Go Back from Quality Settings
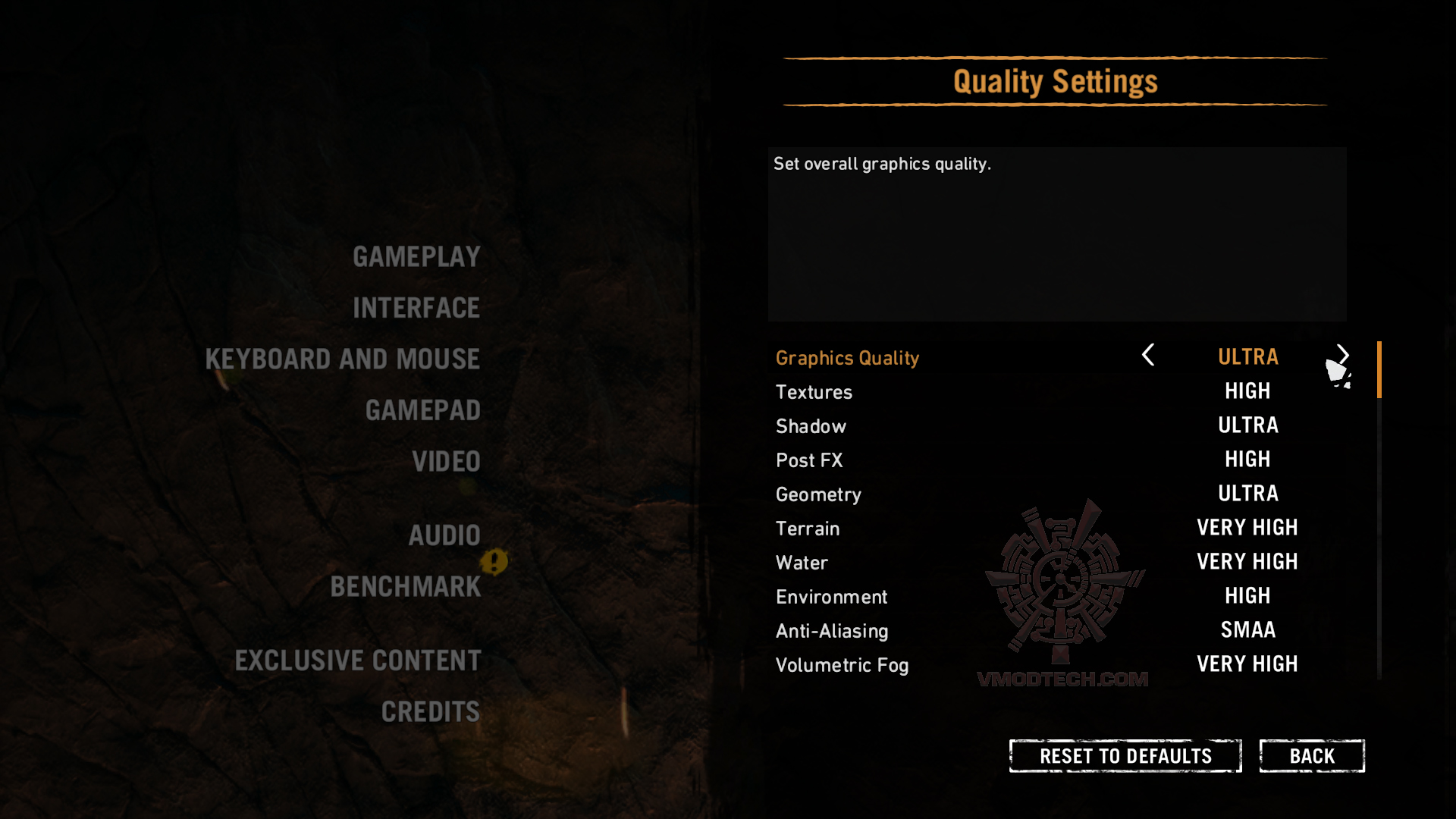The width and height of the screenshot is (1456, 819). point(1312,756)
